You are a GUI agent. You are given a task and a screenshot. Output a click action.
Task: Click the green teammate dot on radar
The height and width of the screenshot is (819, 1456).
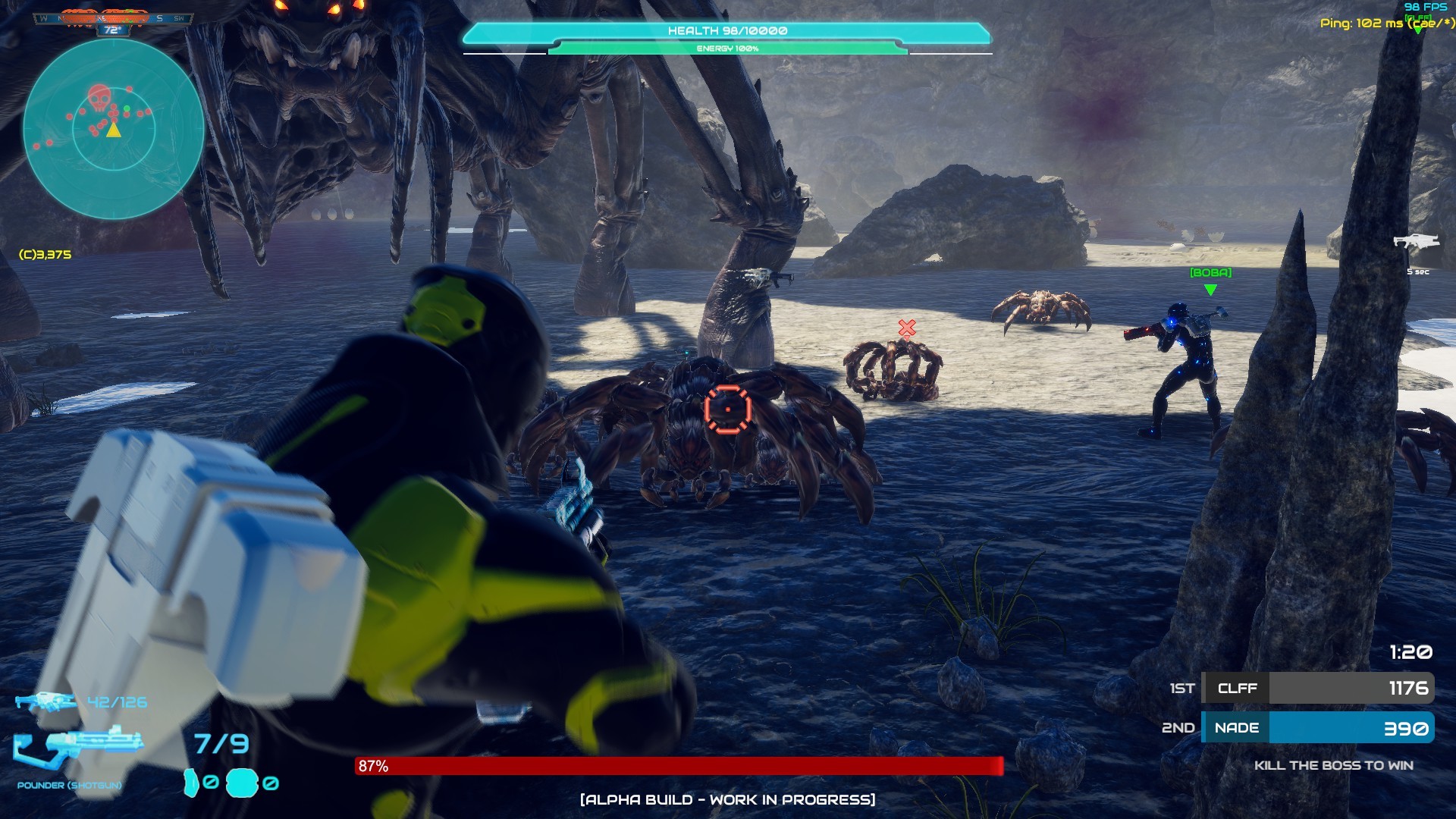[127, 111]
